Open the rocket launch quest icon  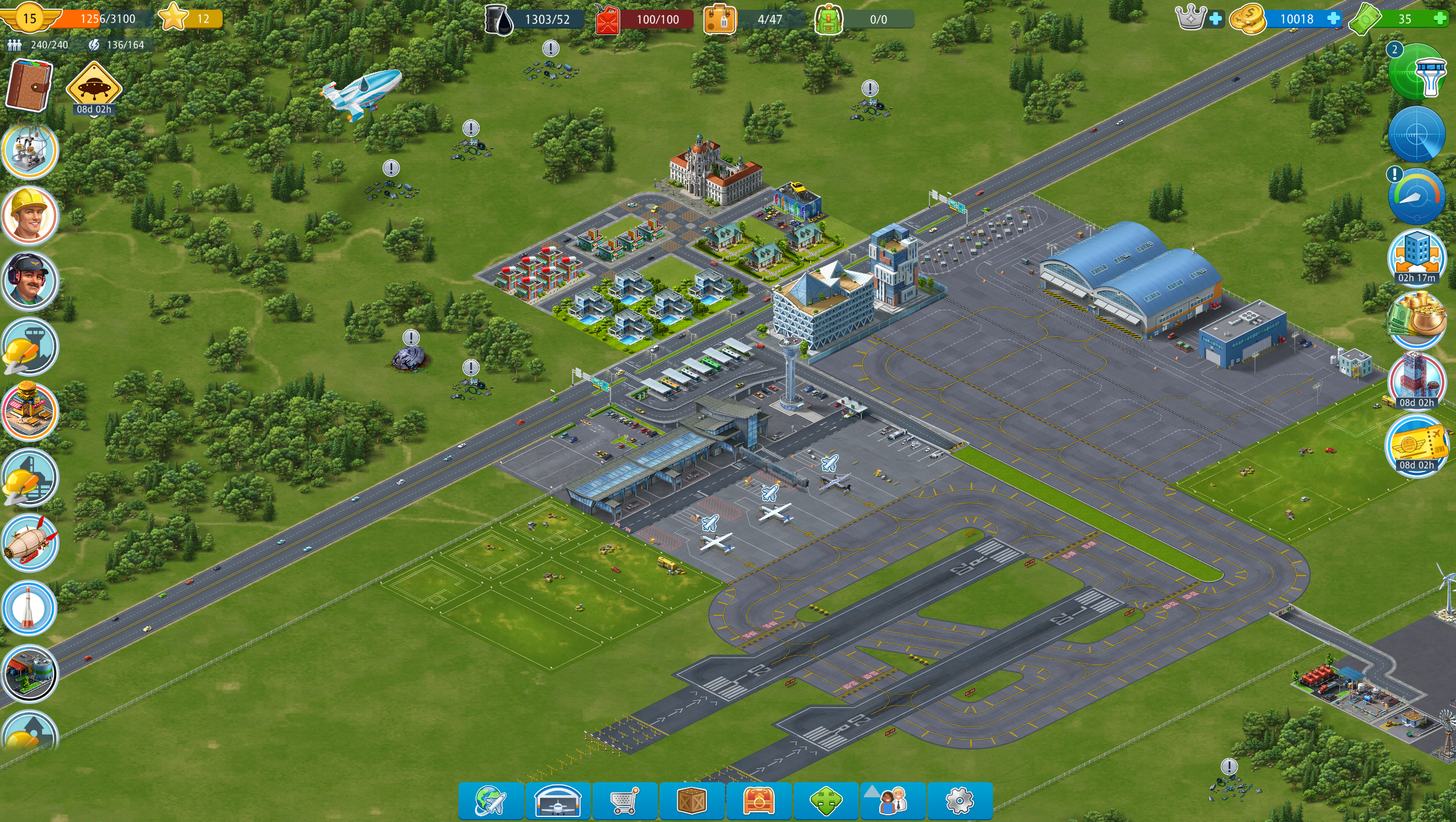point(29,609)
